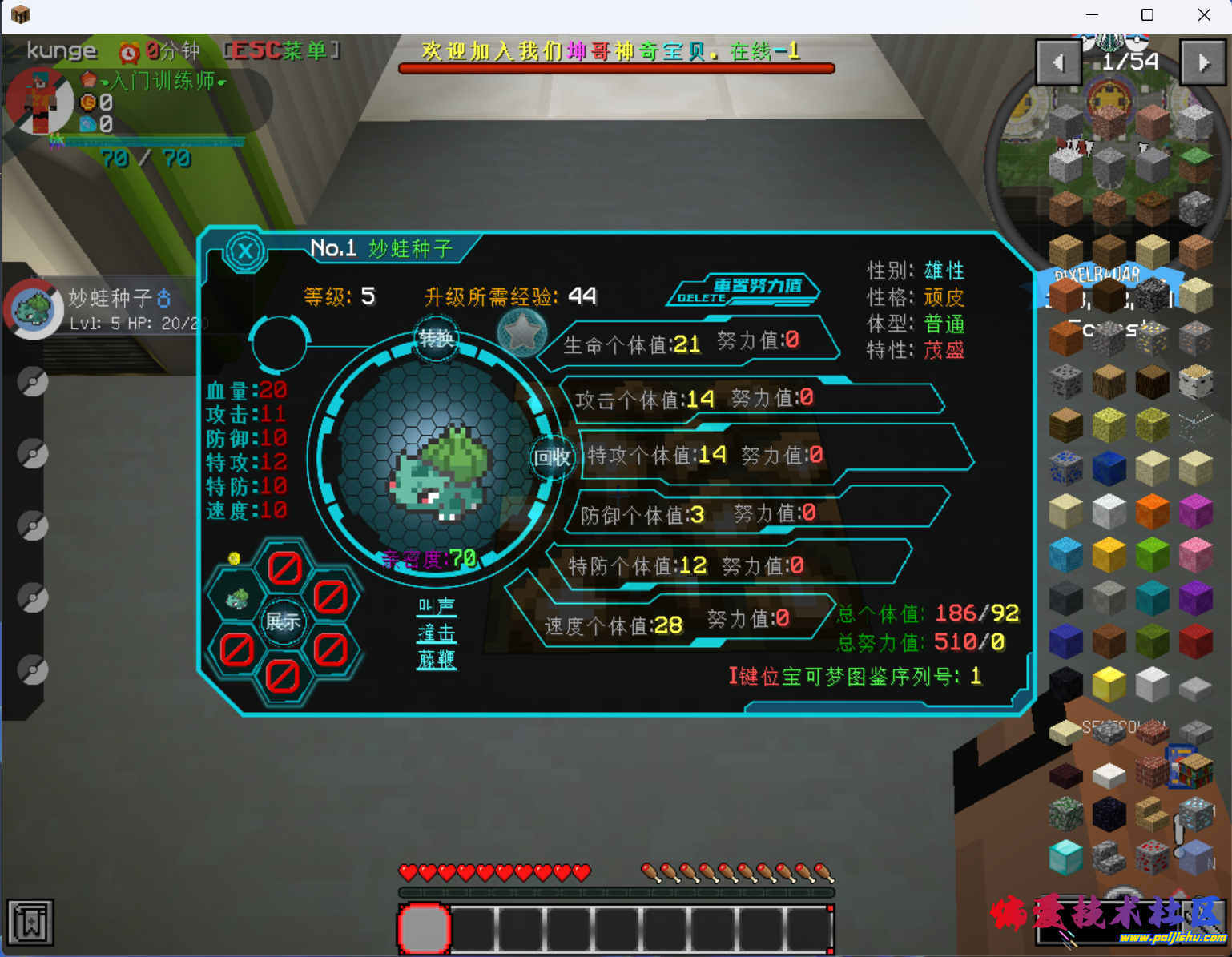
Task: Select the 撞击 move
Action: 437,633
